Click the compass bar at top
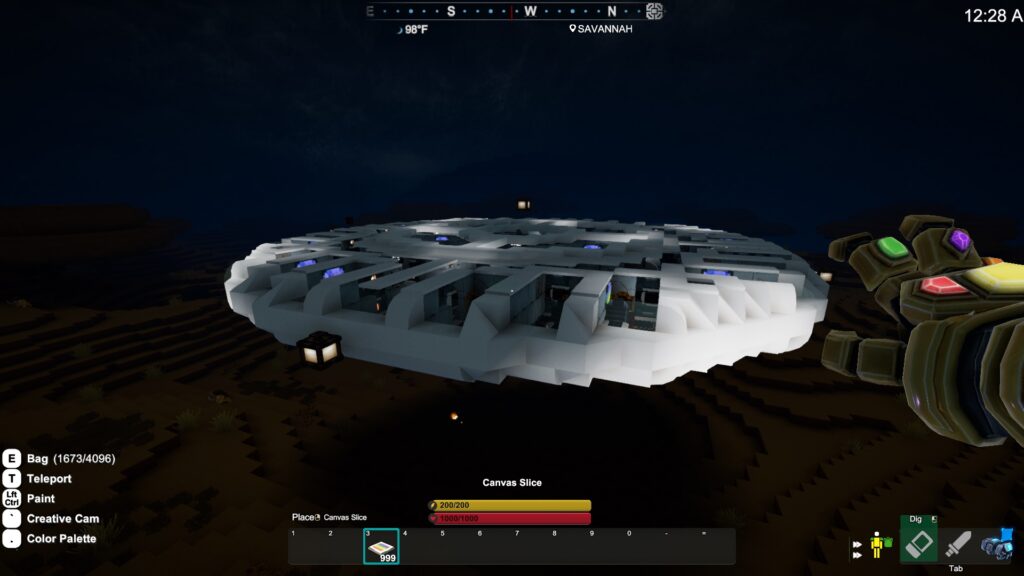 tap(511, 12)
